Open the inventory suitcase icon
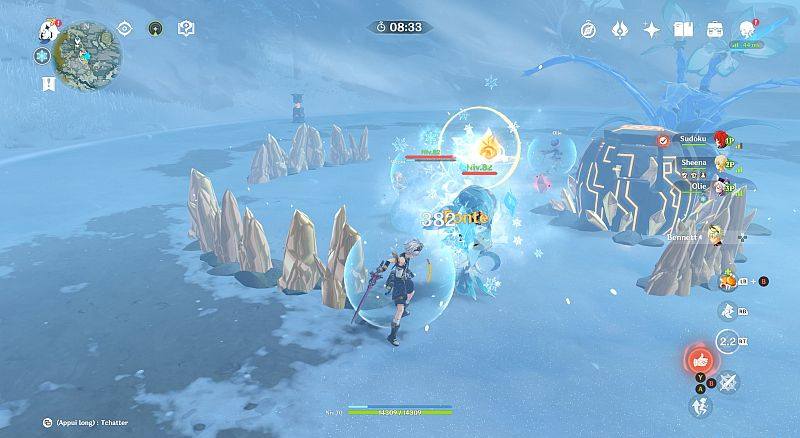The width and height of the screenshot is (800, 438). pyautogui.click(x=715, y=30)
